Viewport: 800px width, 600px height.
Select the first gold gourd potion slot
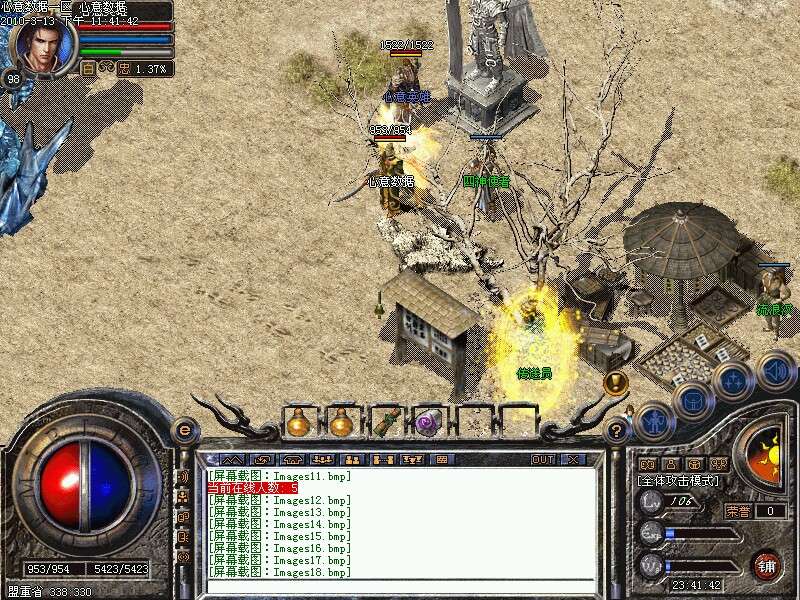(x=298, y=423)
